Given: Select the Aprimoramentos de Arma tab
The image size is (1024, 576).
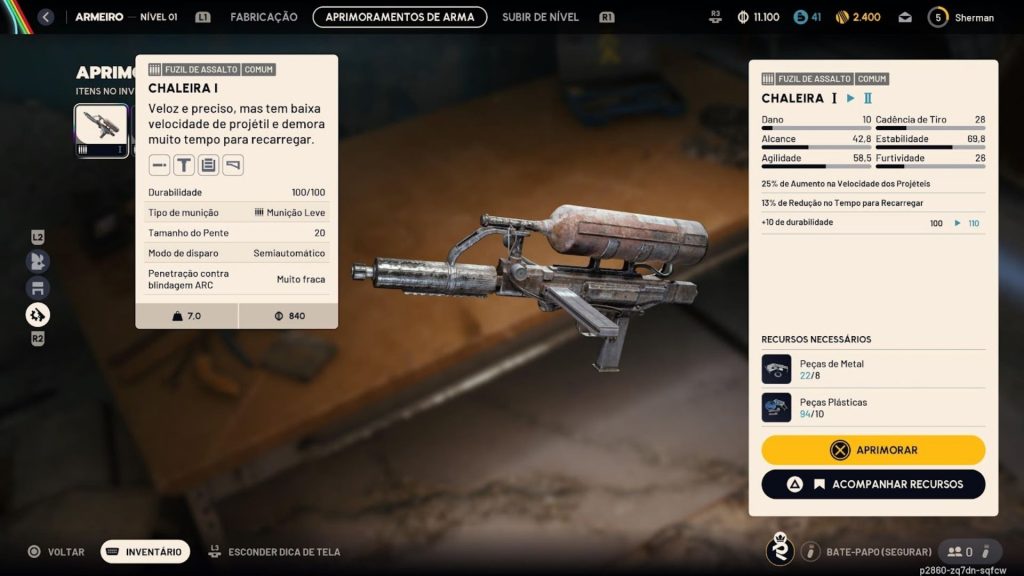Looking at the screenshot, I should tap(400, 17).
